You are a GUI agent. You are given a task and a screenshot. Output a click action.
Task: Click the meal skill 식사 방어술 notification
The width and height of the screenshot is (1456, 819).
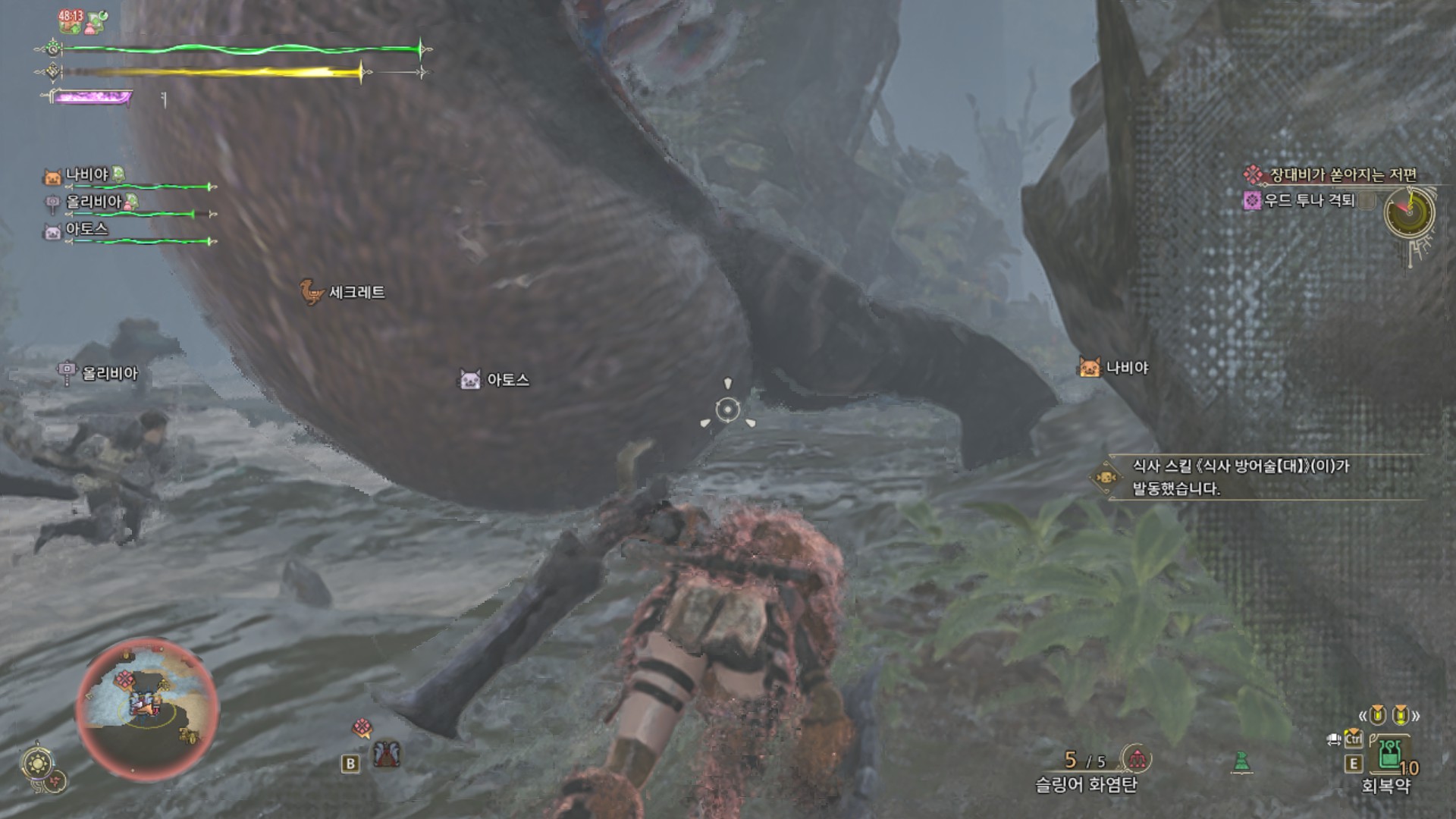[x=1241, y=477]
